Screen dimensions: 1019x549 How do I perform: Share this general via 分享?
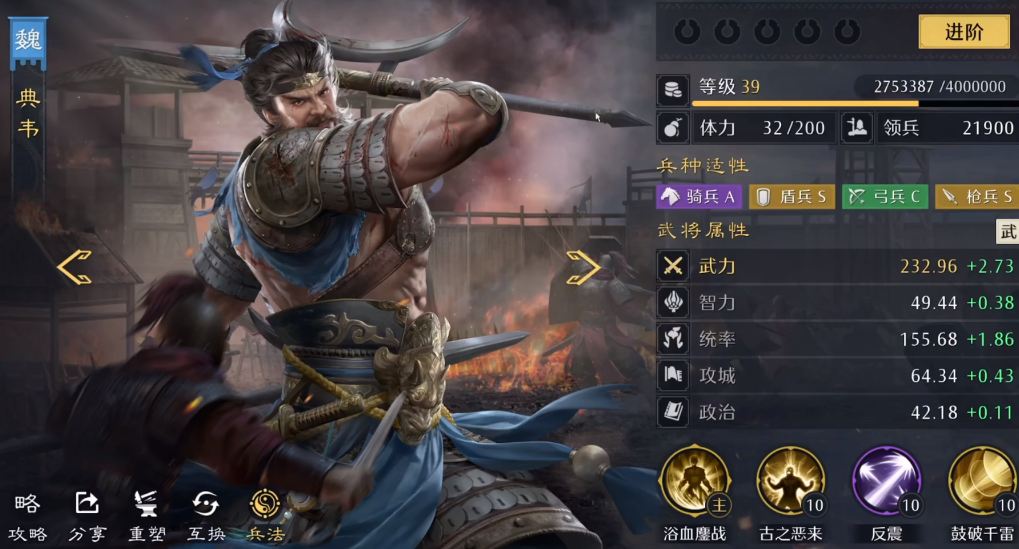pos(87,517)
